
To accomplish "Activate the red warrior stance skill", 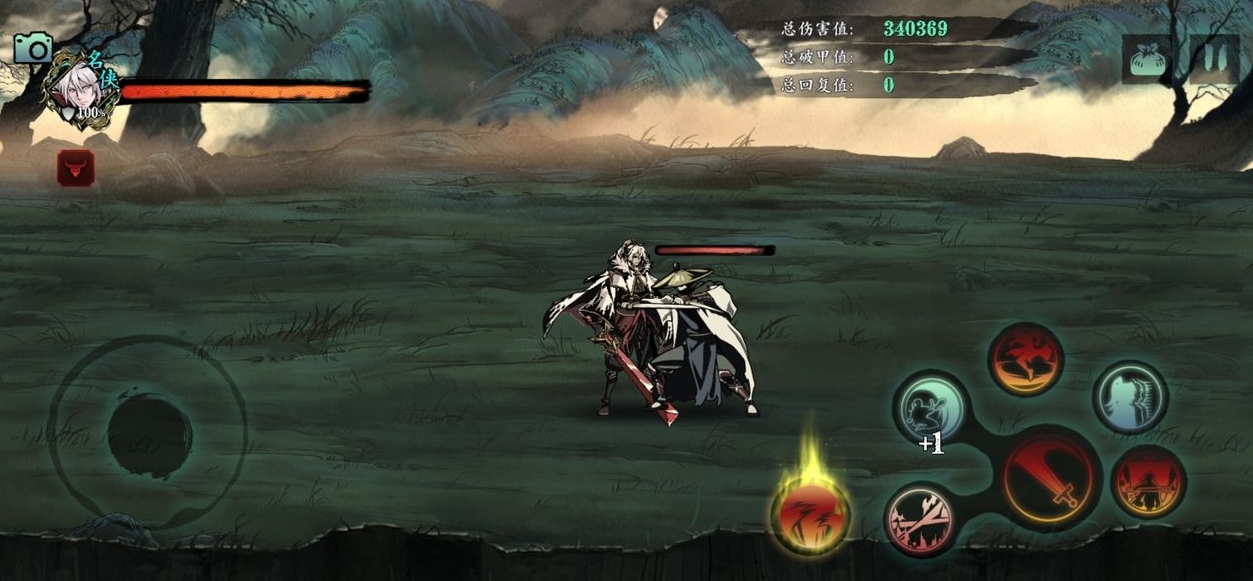I will click(1148, 482).
